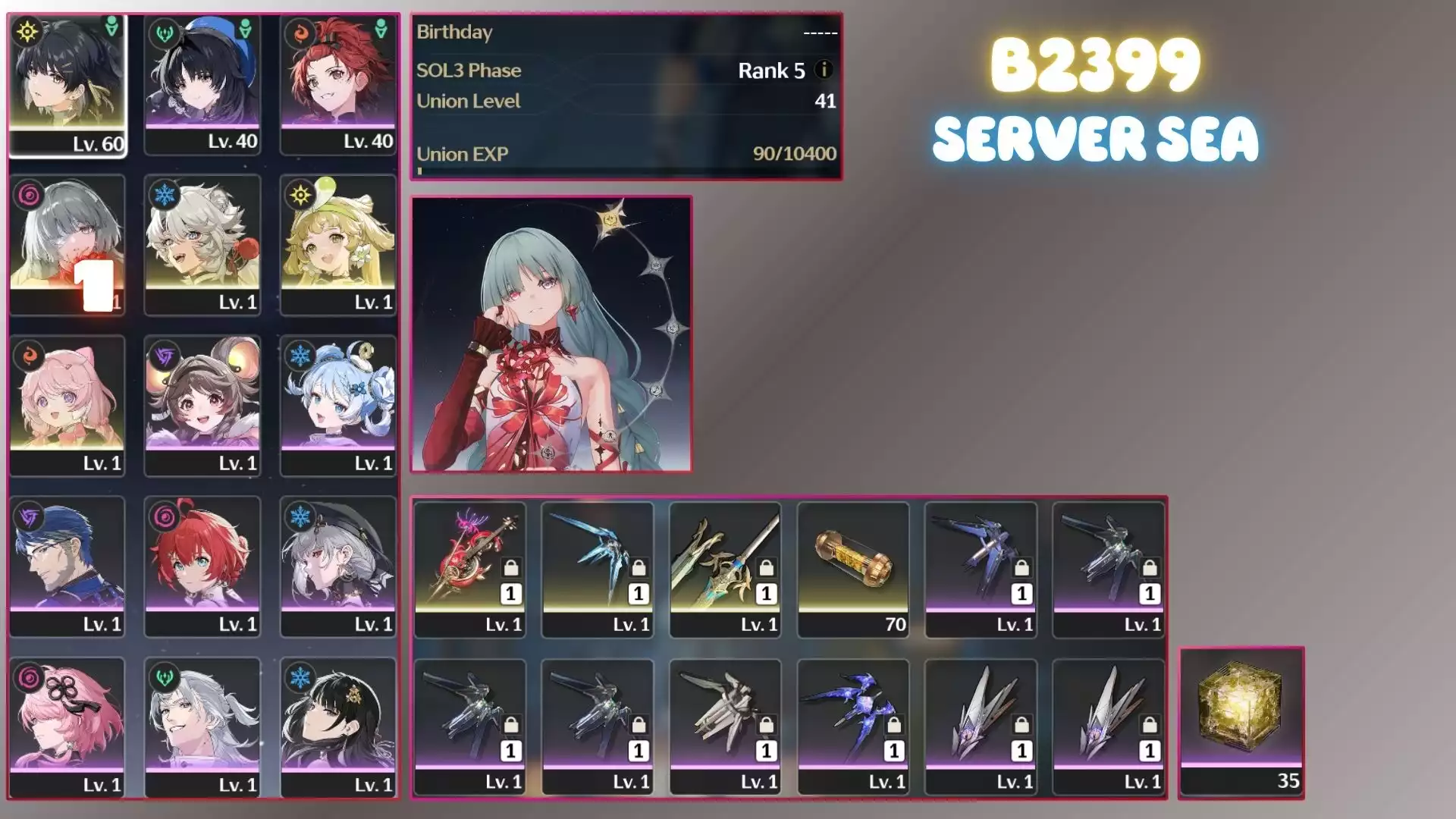Choose the glowing blue sword slot
Viewport: 1456px width, 819px height.
tap(598, 569)
